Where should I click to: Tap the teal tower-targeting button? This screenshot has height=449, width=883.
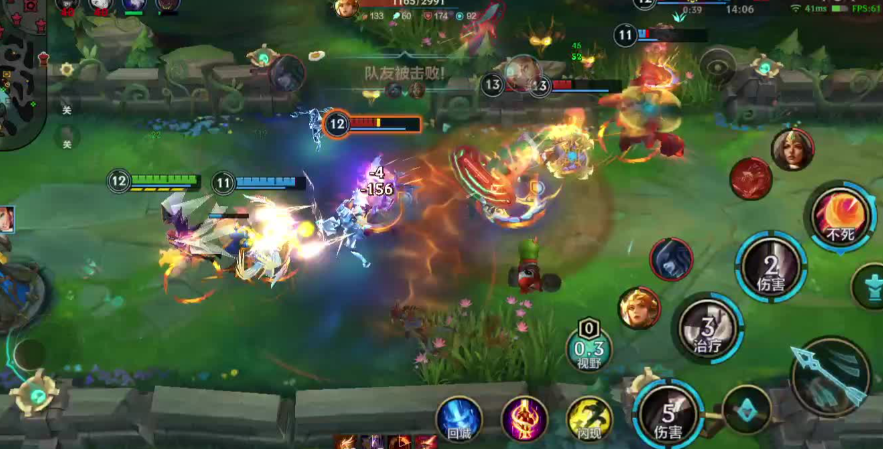coord(870,286)
